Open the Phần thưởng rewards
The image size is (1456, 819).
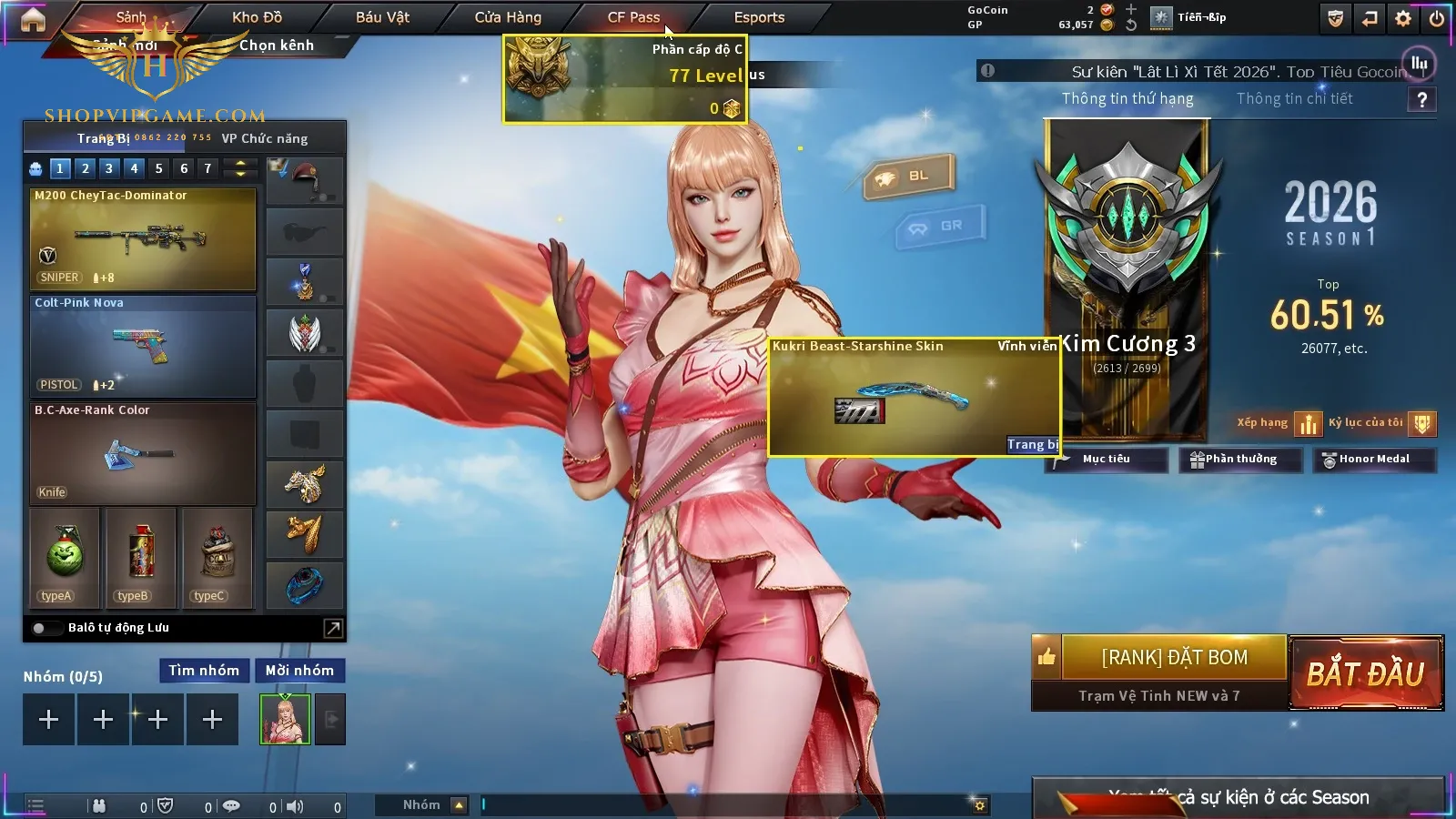coord(1234,460)
